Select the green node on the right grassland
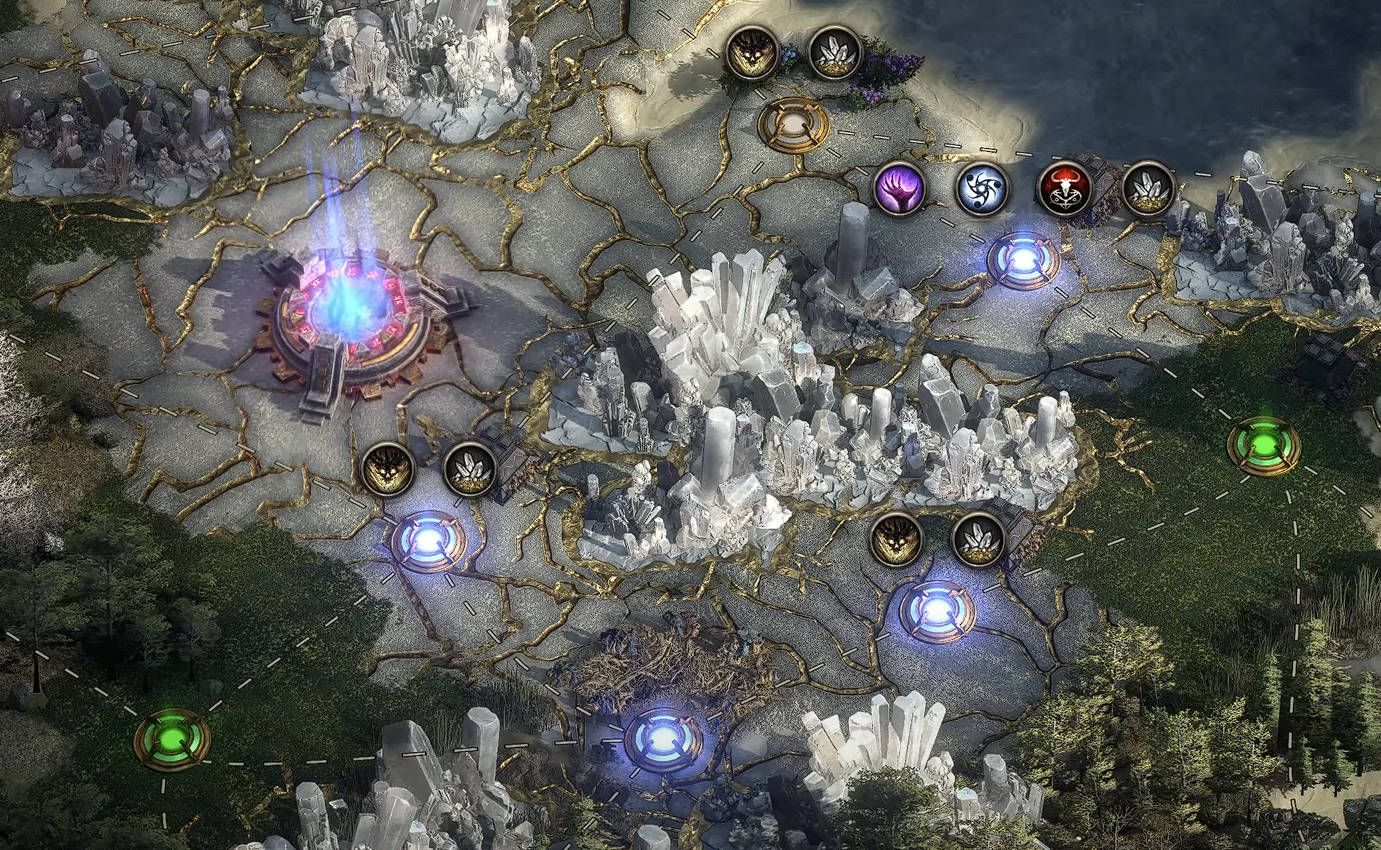1381x850 pixels. [x=1264, y=445]
